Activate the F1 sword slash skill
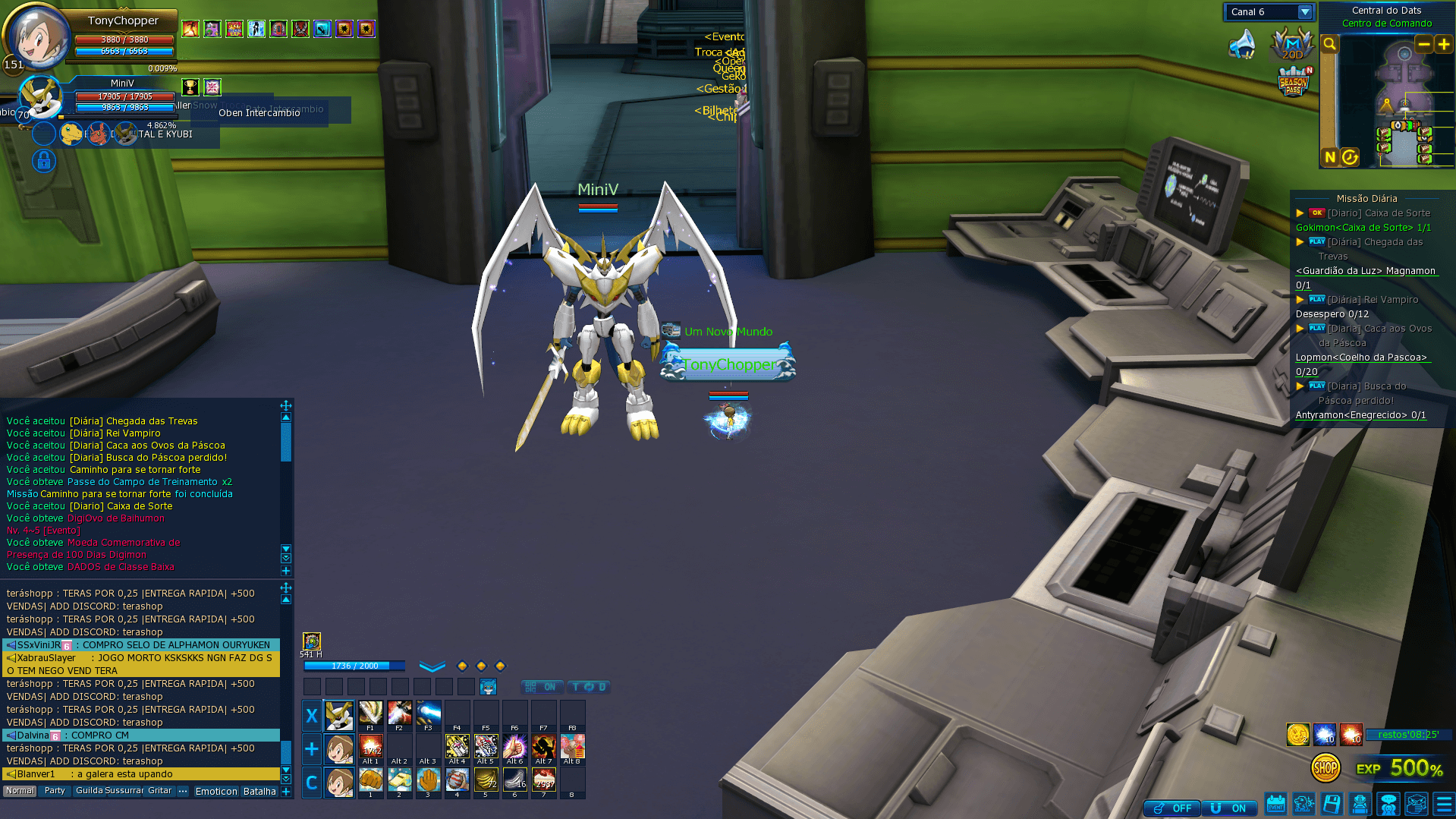This screenshot has height=819, width=1456. tap(370, 713)
